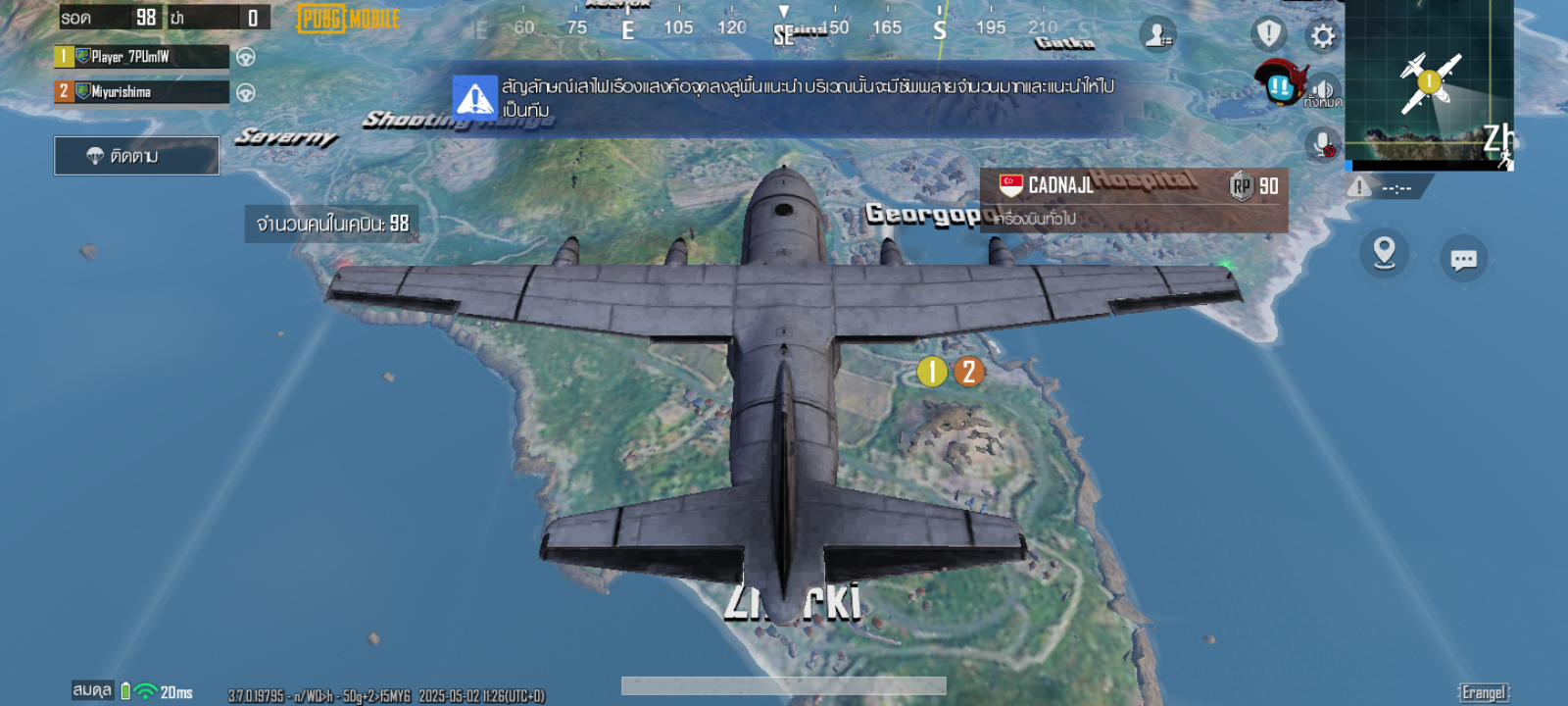Viewport: 1568px width, 706px height.
Task: Toggle the speaker voice output
Action: 1324,90
